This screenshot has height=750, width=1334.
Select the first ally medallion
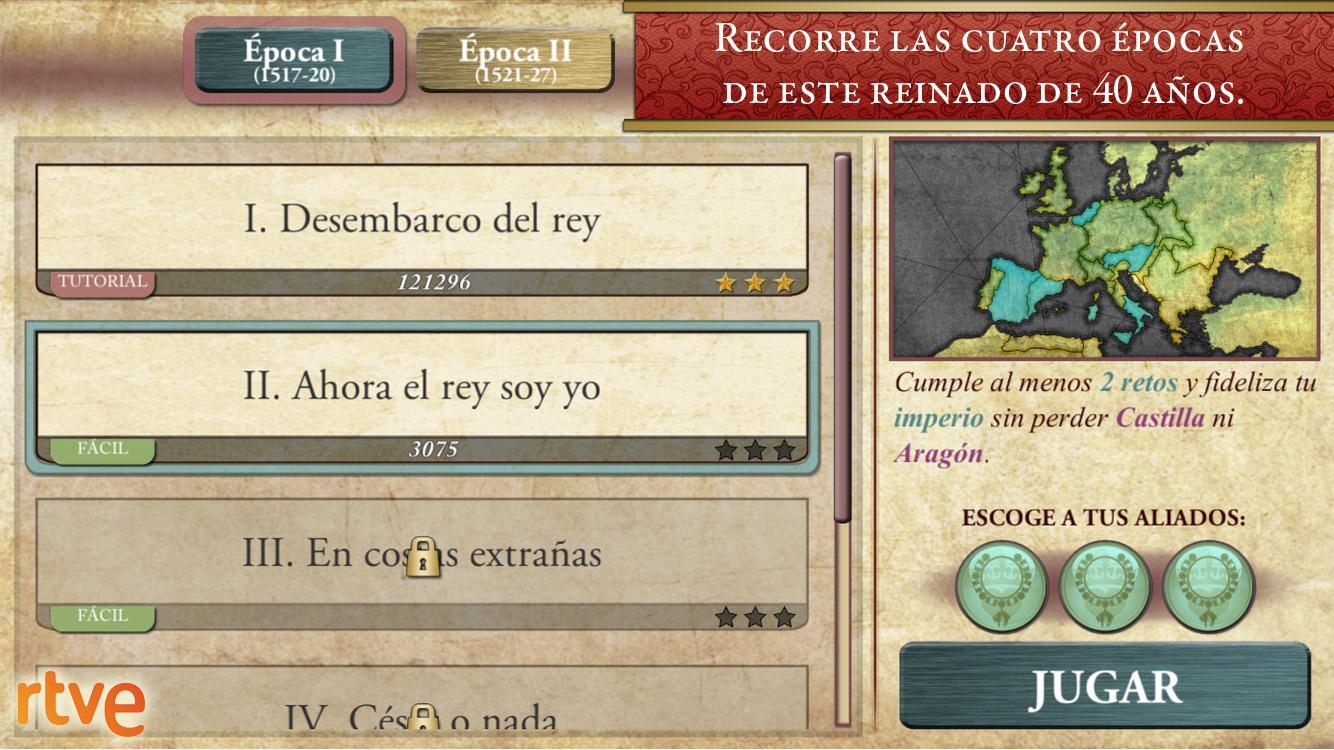click(x=1000, y=579)
